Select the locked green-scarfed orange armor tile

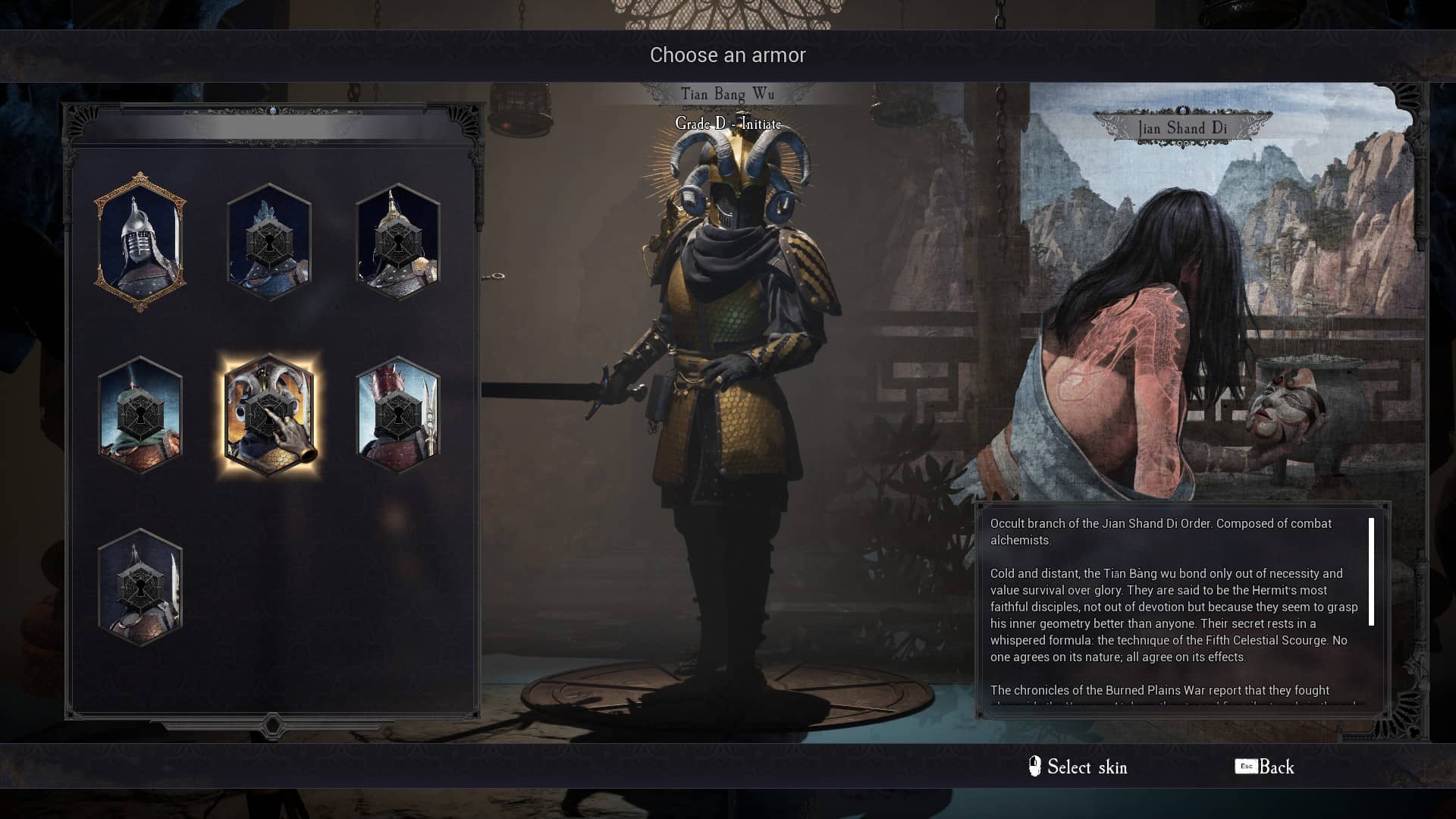point(140,415)
